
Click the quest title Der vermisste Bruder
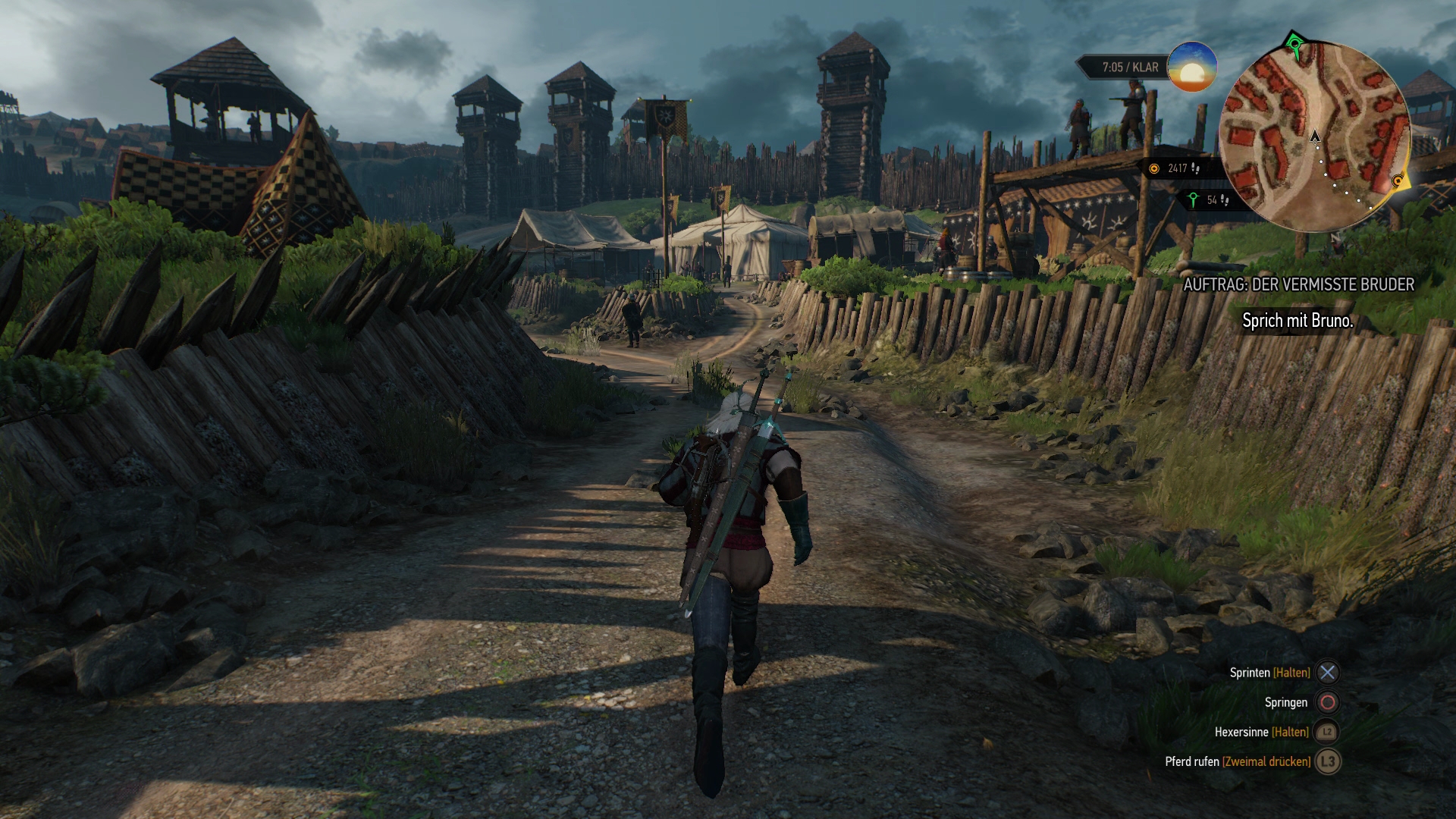click(1298, 284)
